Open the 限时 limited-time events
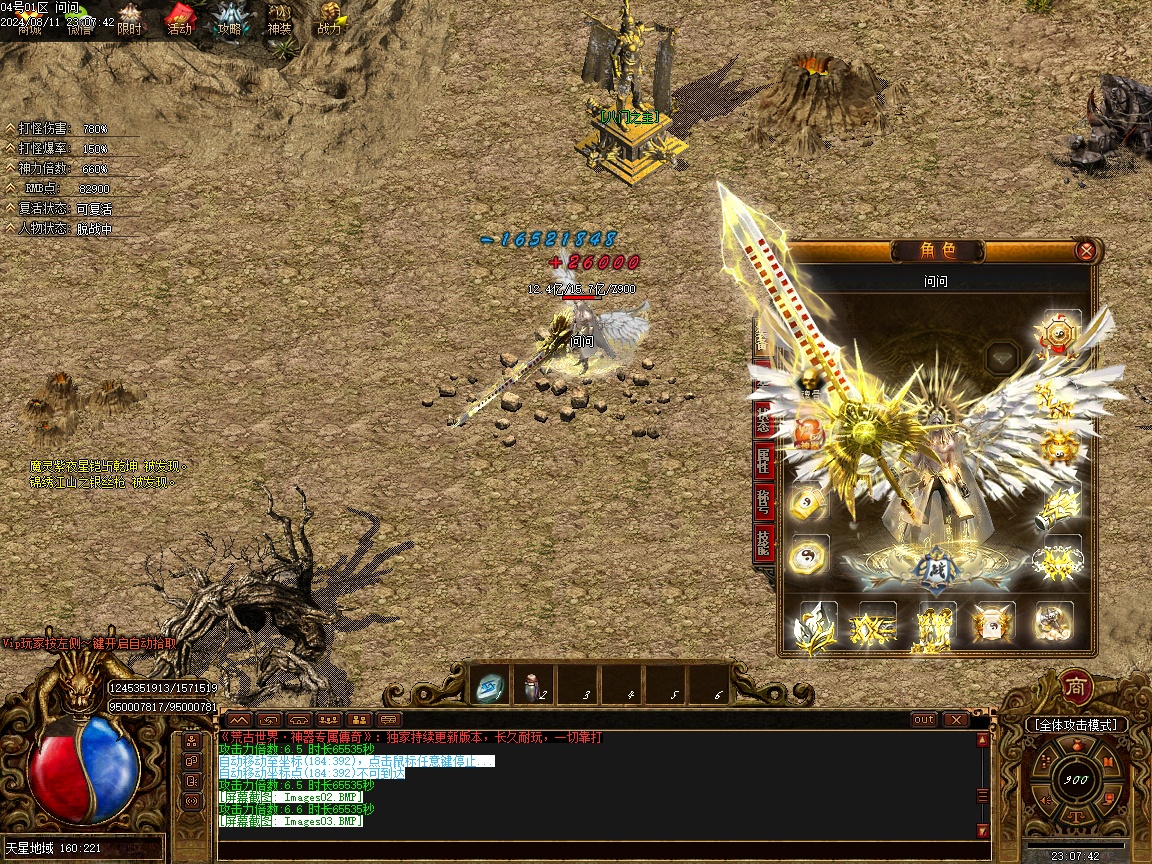 130,18
